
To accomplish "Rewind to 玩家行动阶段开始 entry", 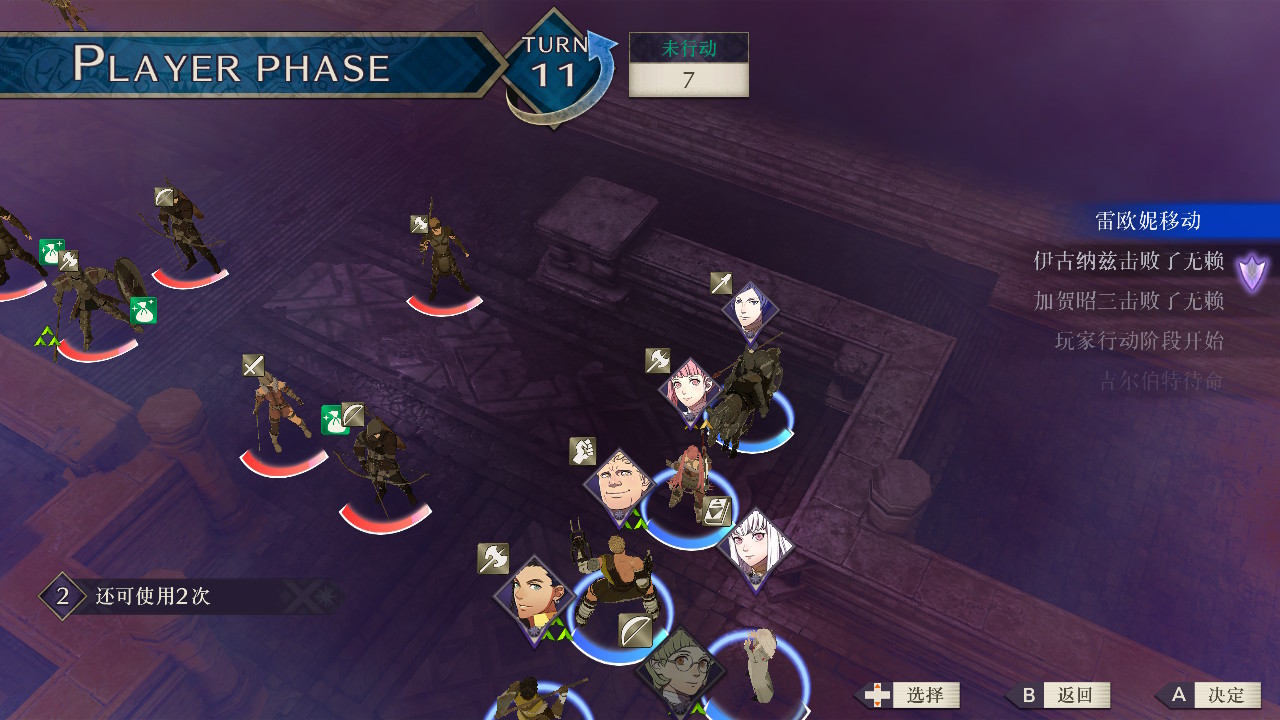I will click(x=1139, y=341).
